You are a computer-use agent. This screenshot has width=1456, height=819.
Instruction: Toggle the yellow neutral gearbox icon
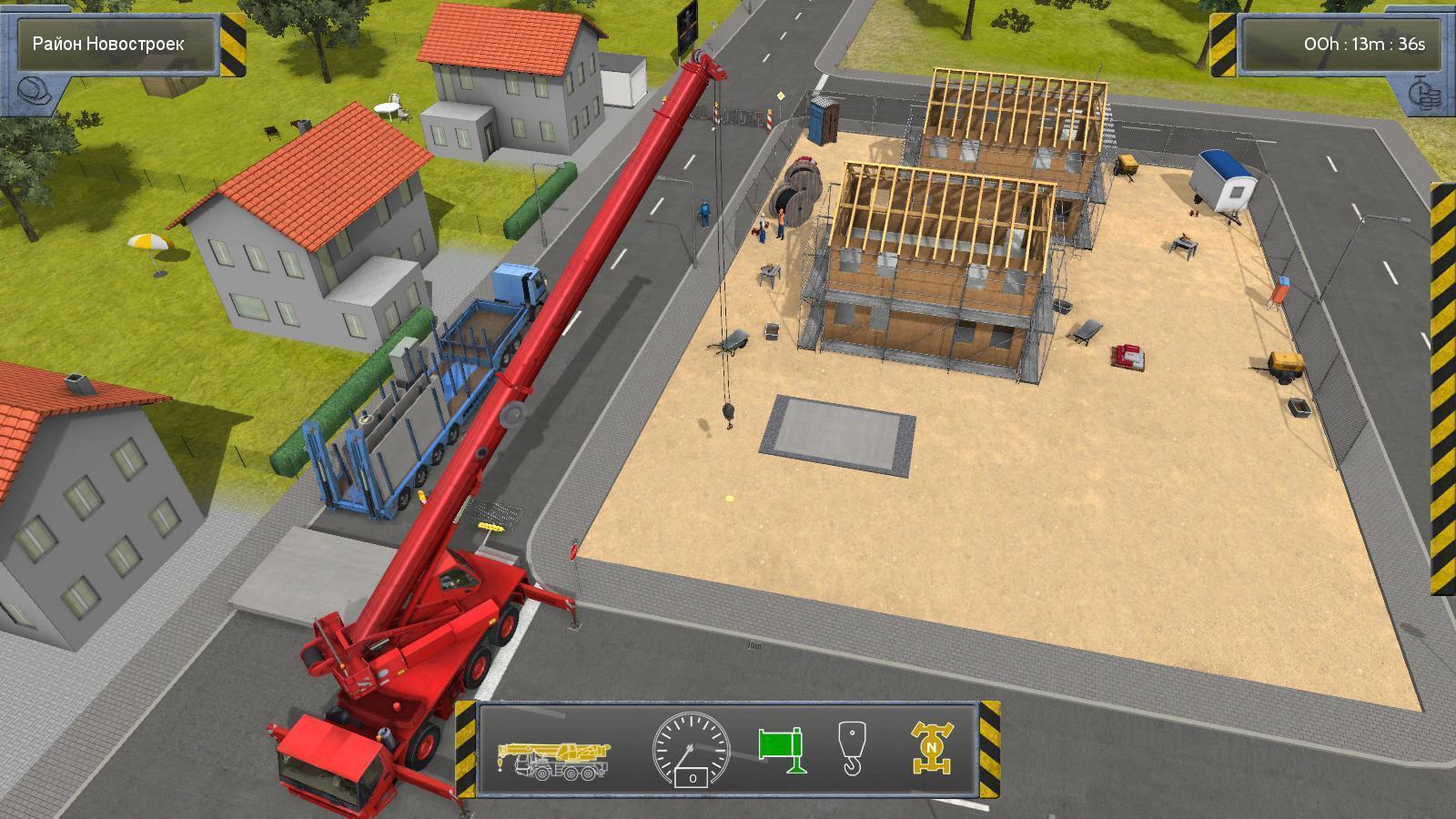(x=931, y=748)
